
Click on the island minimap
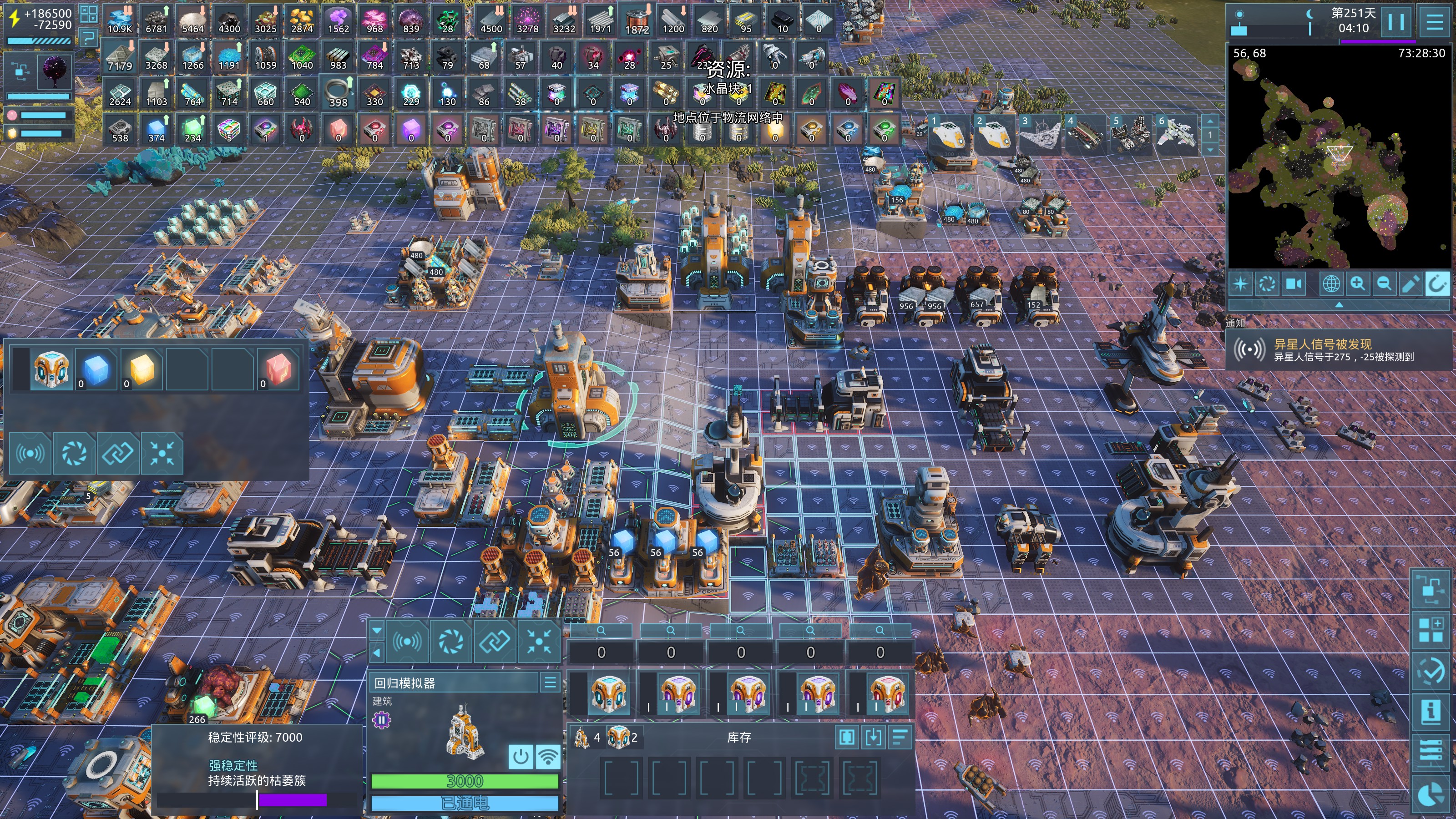1339,164
